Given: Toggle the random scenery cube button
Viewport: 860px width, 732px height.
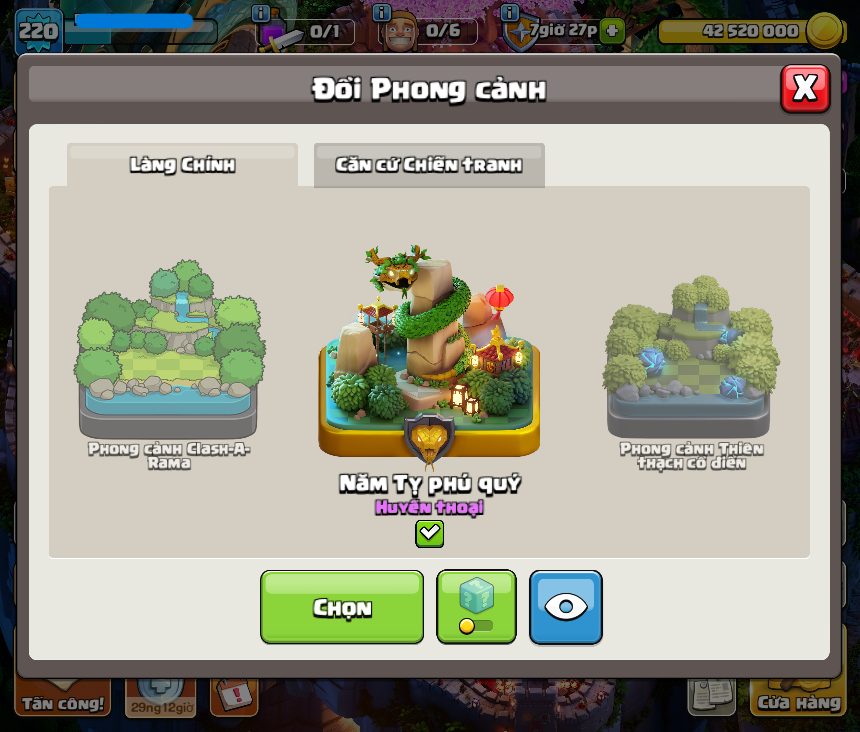Looking at the screenshot, I should point(476,607).
